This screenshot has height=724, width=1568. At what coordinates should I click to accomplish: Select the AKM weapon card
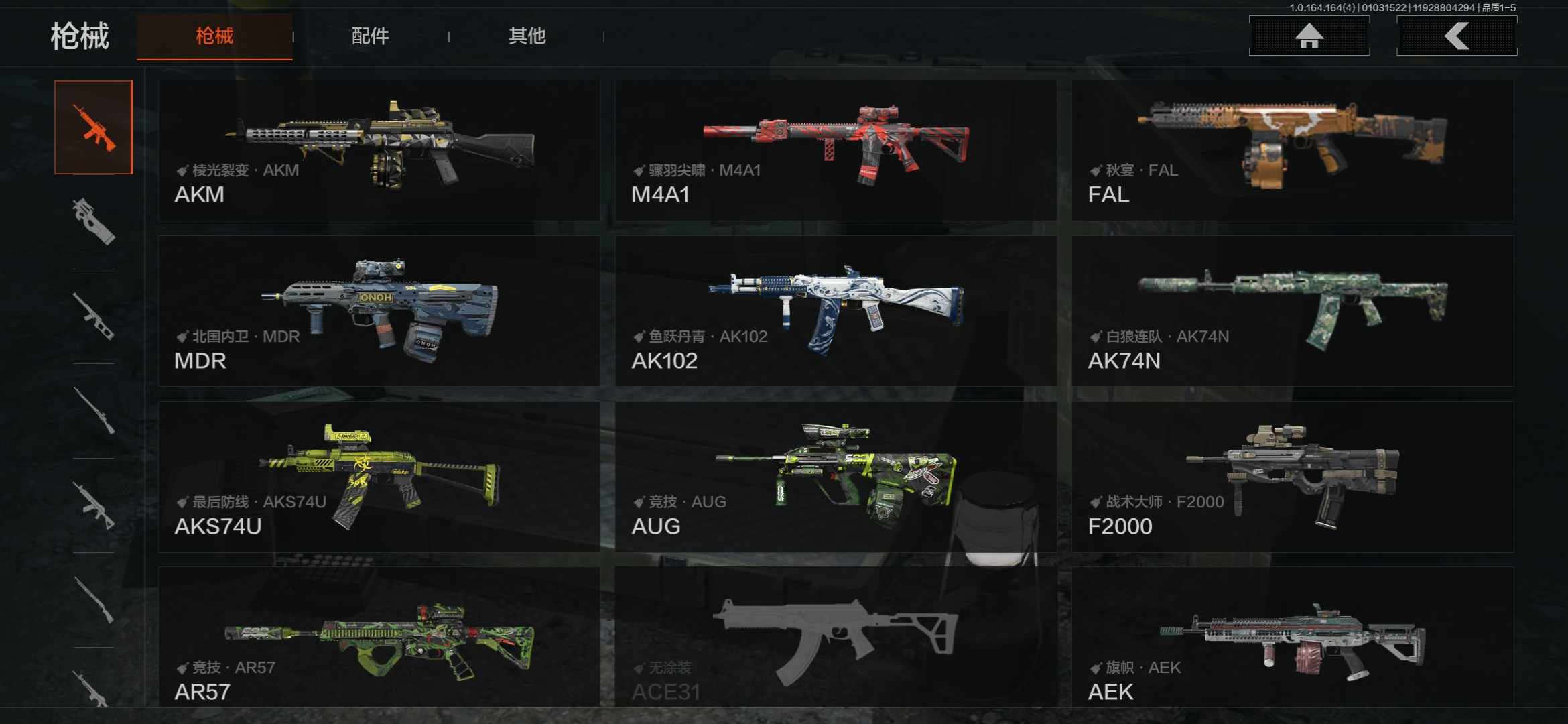click(379, 151)
